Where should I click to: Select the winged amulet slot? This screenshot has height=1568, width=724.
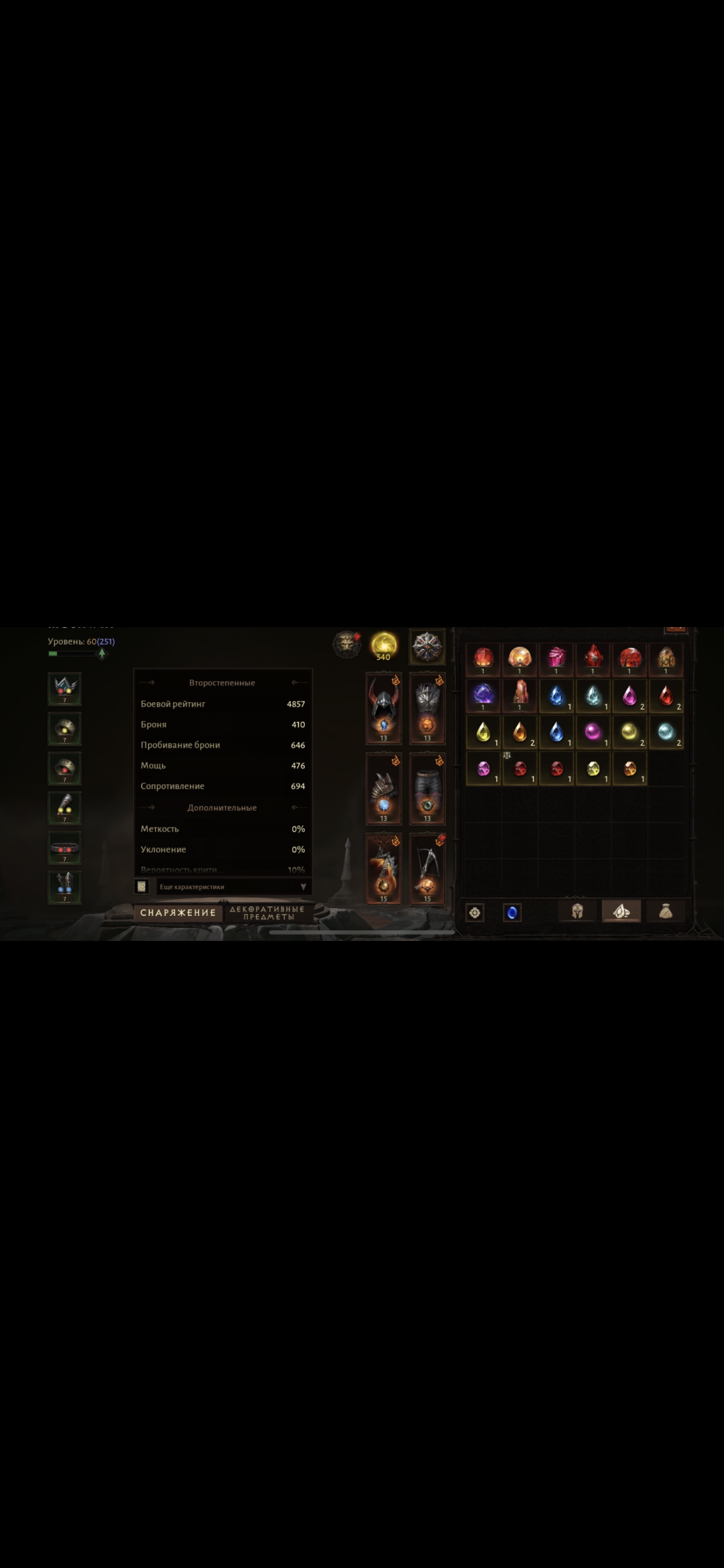click(x=65, y=688)
